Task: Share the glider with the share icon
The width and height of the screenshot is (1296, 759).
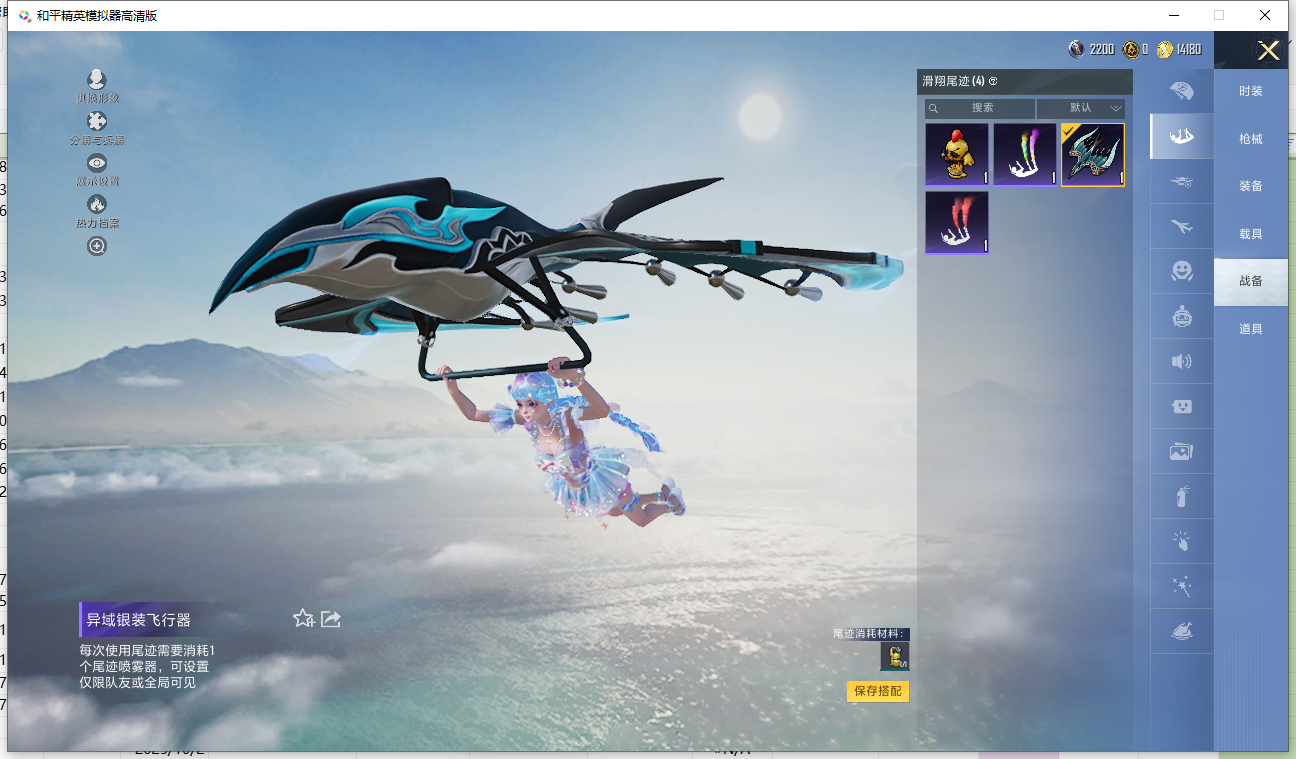Action: [331, 619]
